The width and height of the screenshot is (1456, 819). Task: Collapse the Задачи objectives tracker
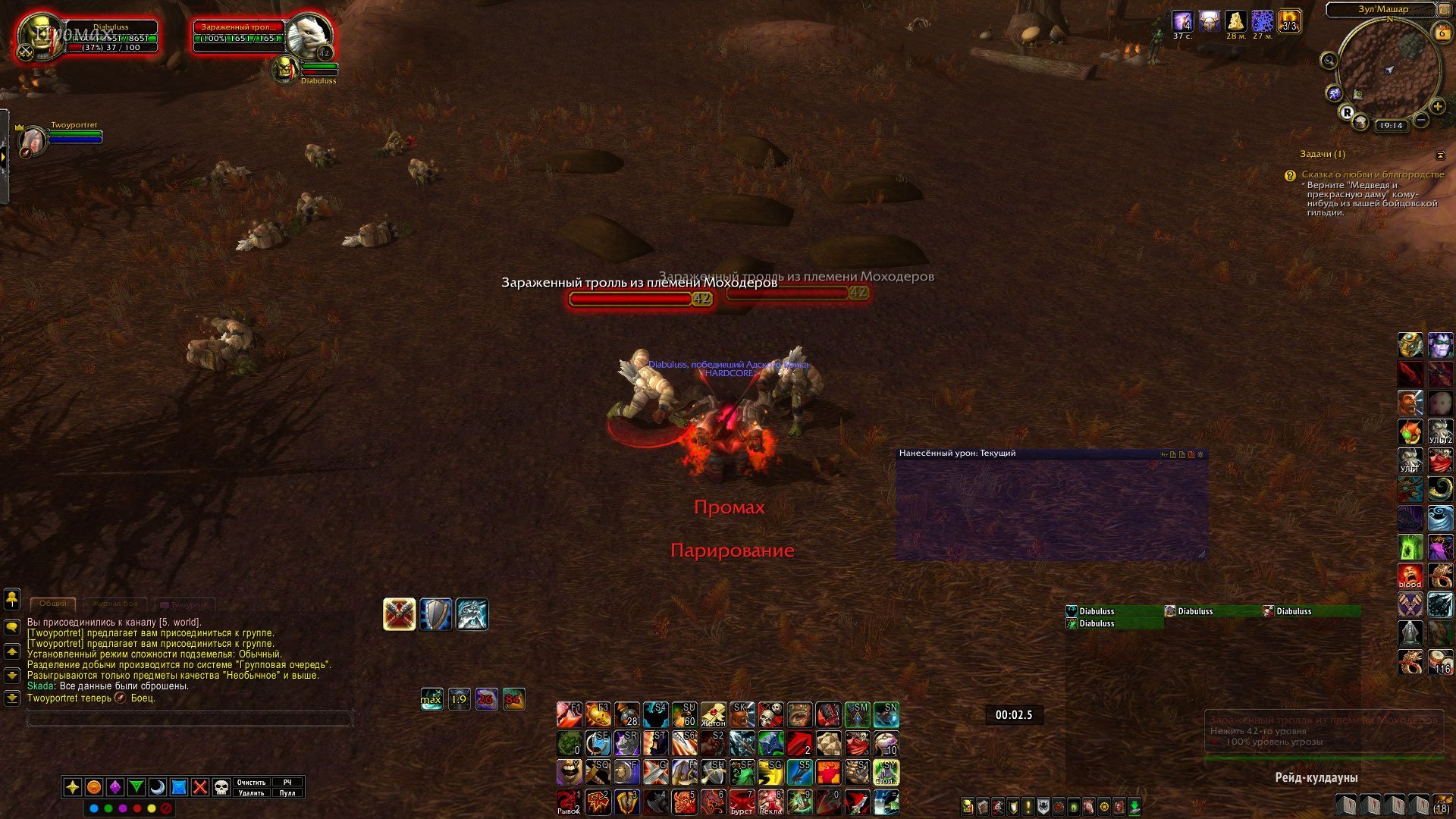pyautogui.click(x=1440, y=155)
